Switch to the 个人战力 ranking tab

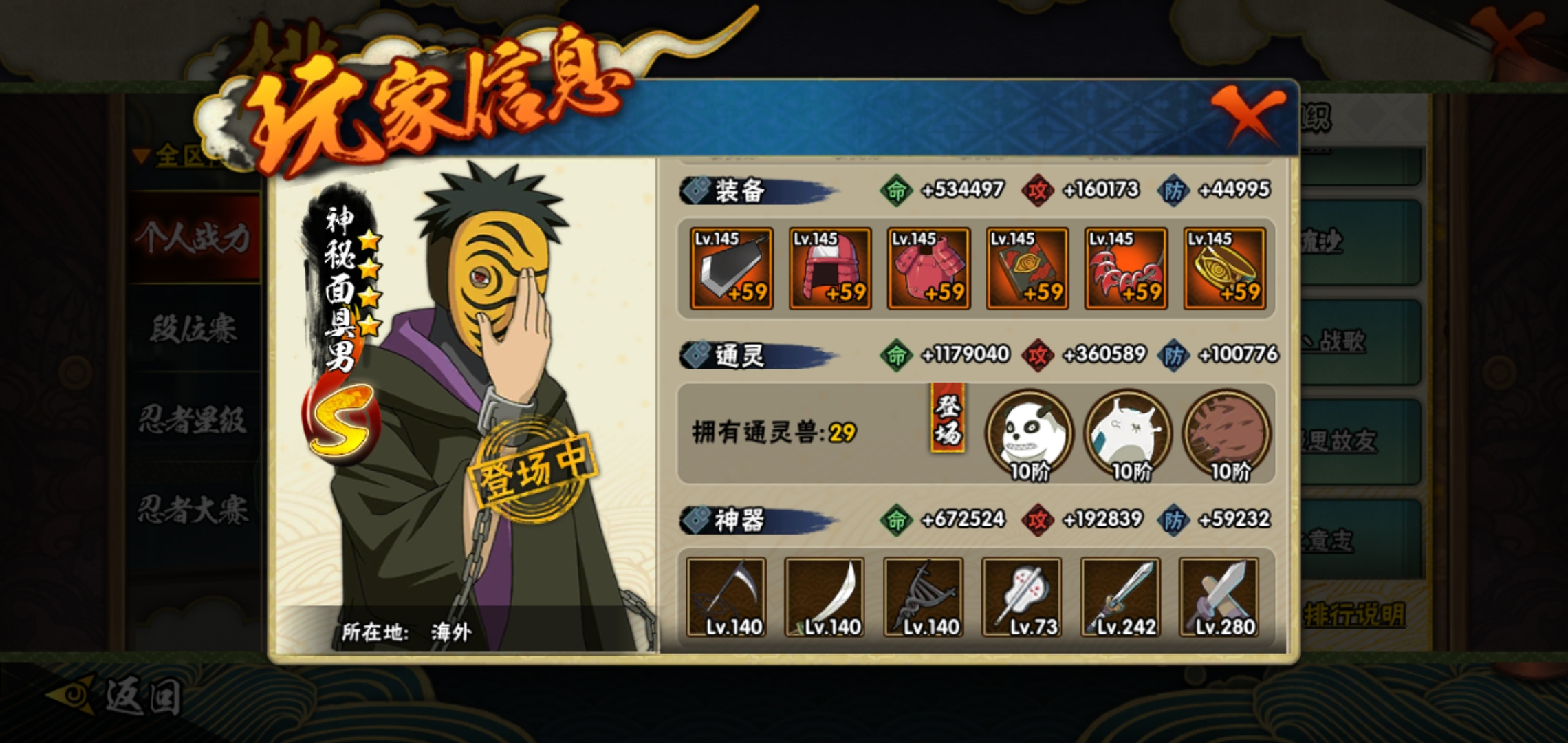(x=193, y=238)
